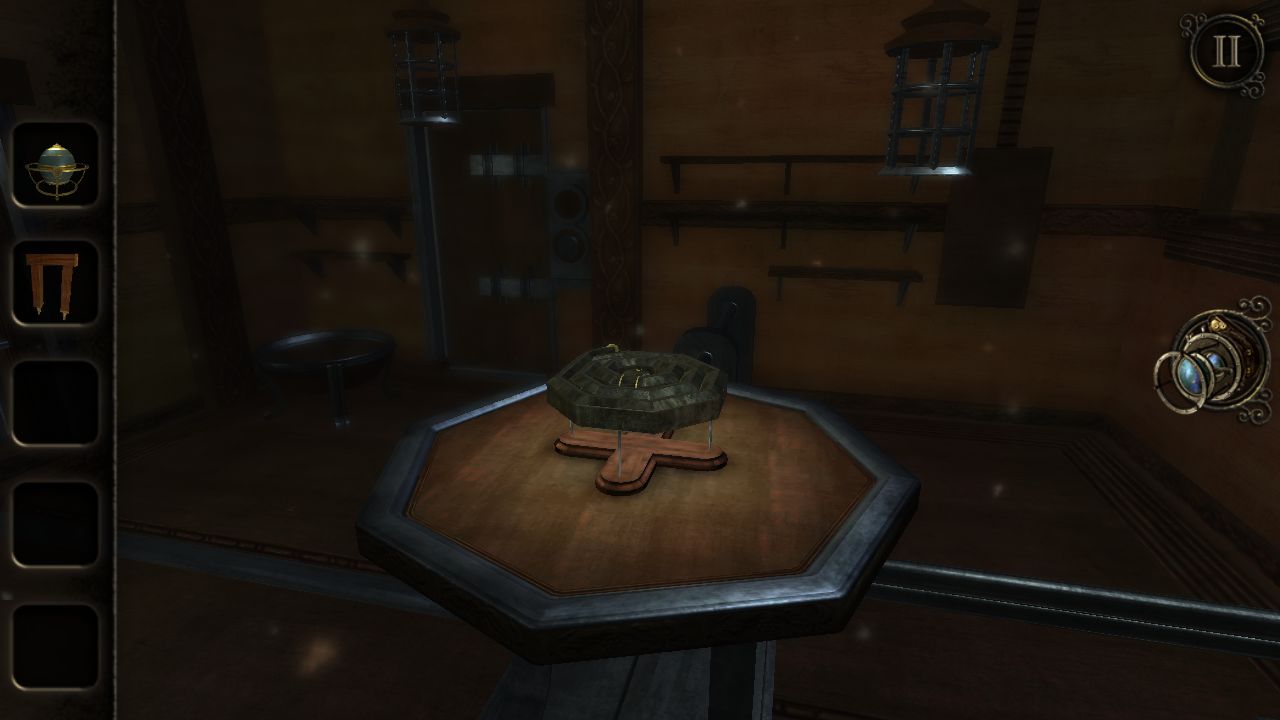This screenshot has height=720, width=1280.
Task: Select the wooden frame inventory item
Action: 56,284
